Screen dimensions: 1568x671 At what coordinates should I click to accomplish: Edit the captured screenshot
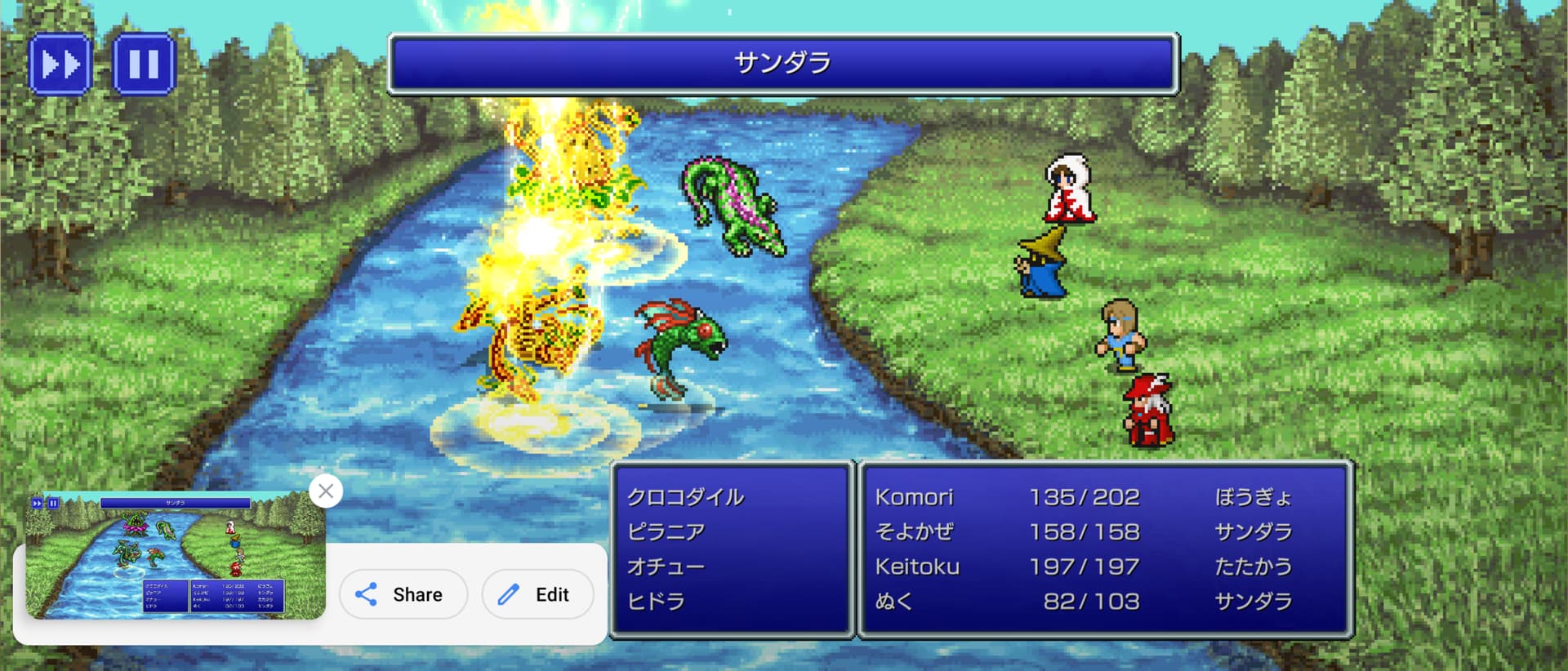tap(537, 594)
